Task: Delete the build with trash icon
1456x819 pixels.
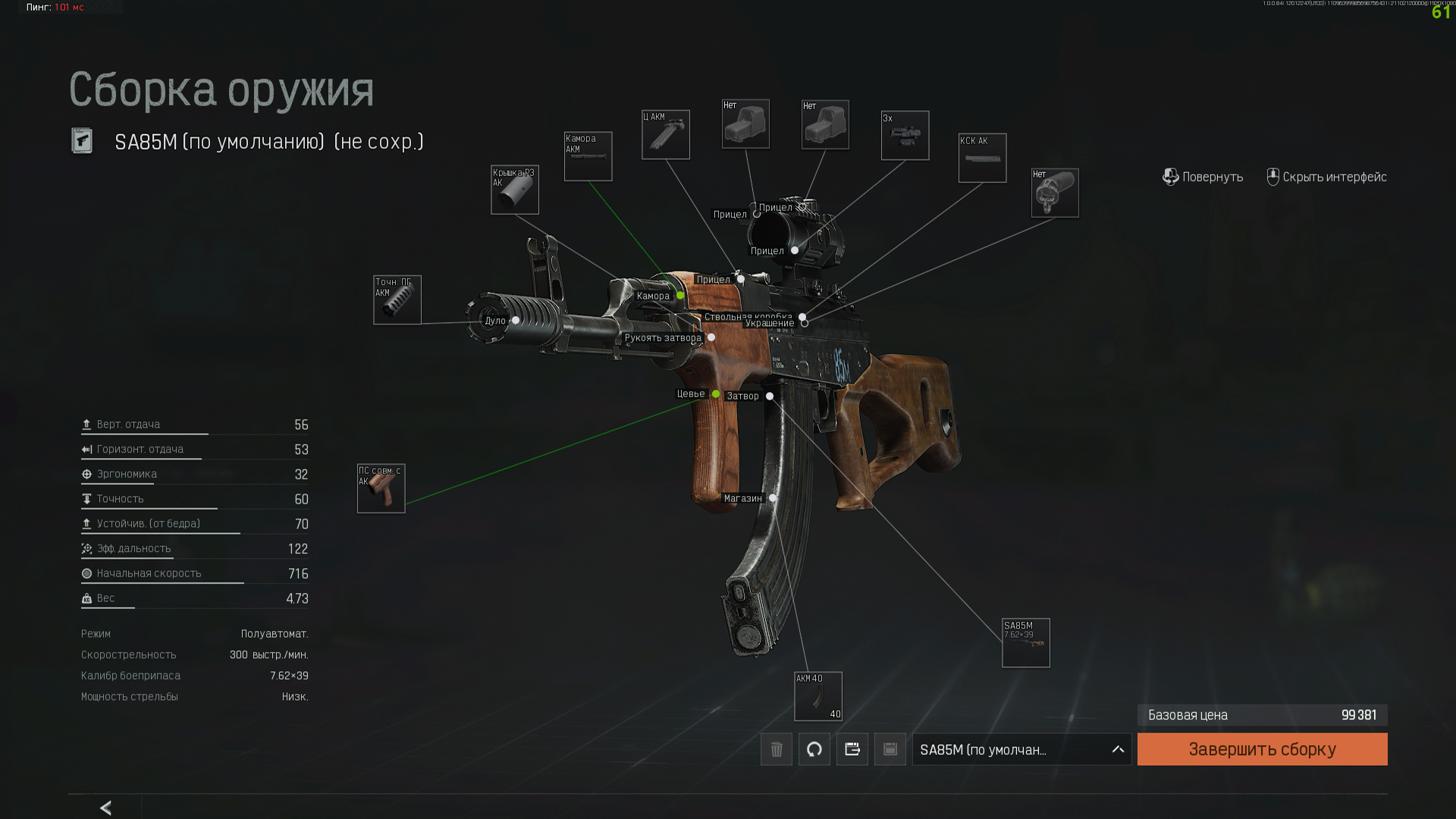Action: click(x=777, y=749)
